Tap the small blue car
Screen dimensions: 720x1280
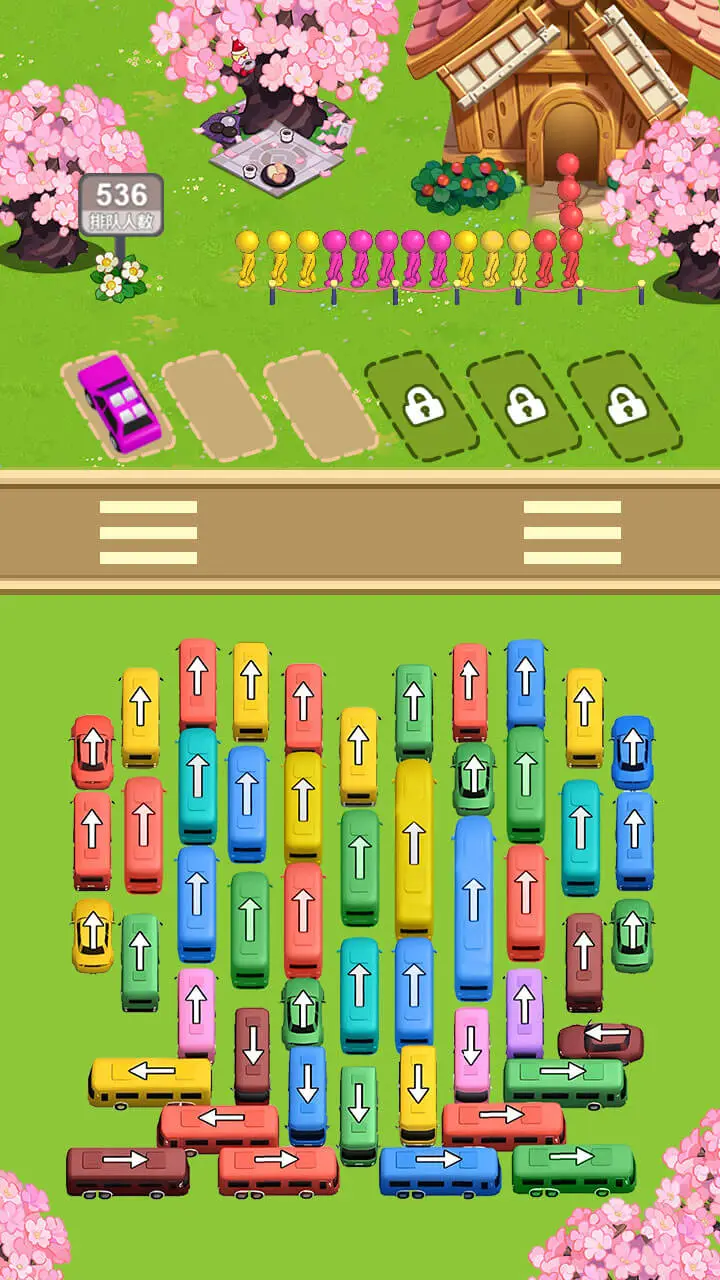pos(632,752)
